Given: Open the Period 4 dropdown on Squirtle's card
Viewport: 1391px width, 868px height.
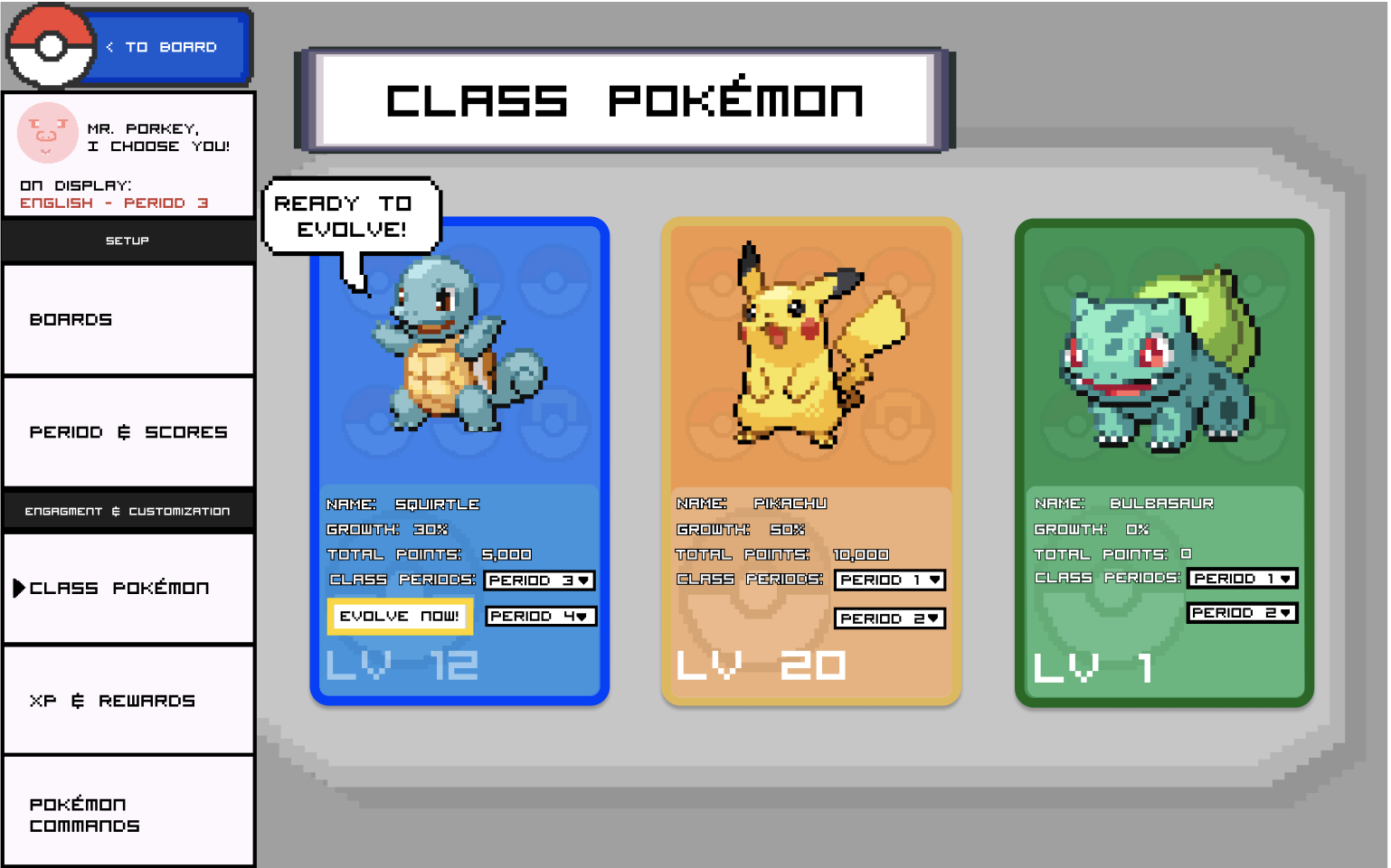Looking at the screenshot, I should point(541,616).
